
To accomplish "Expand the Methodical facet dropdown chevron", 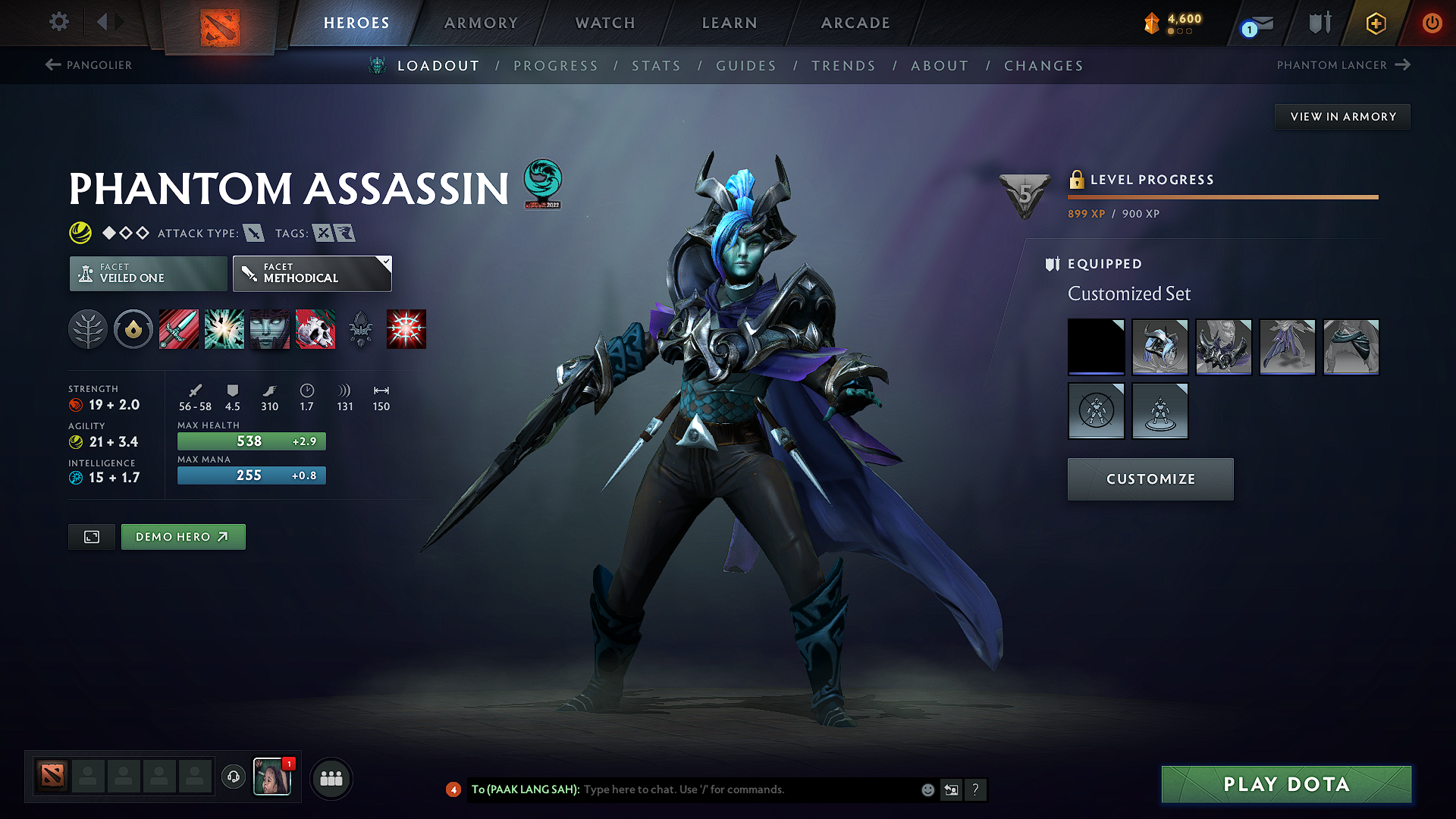I will pyautogui.click(x=387, y=262).
